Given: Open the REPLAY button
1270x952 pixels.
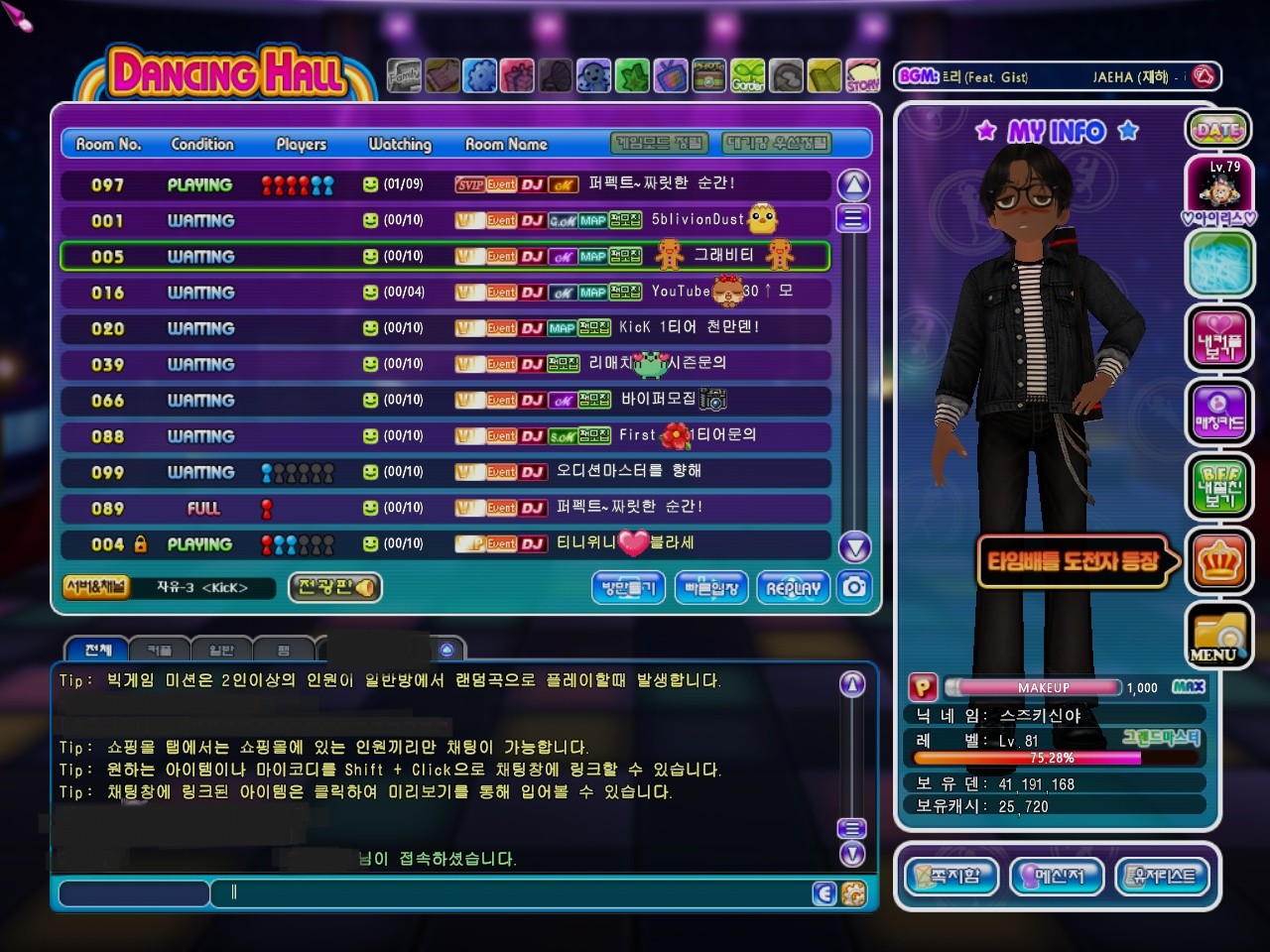Looking at the screenshot, I should click(x=793, y=588).
